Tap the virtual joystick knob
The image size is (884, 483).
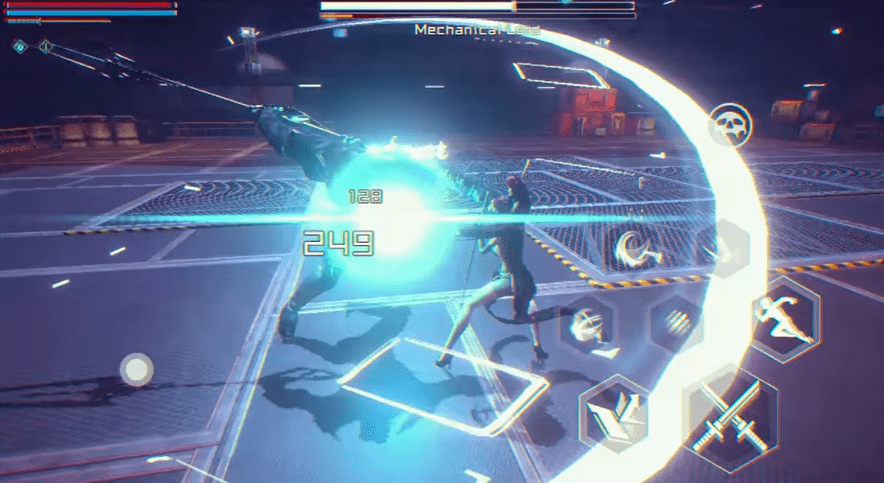135,369
